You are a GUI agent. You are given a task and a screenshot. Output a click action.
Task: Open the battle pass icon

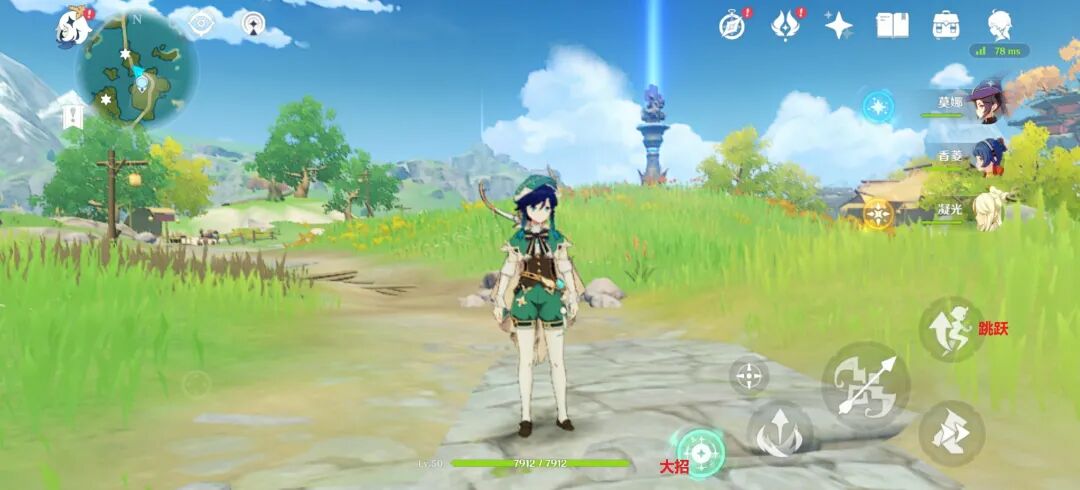click(786, 25)
